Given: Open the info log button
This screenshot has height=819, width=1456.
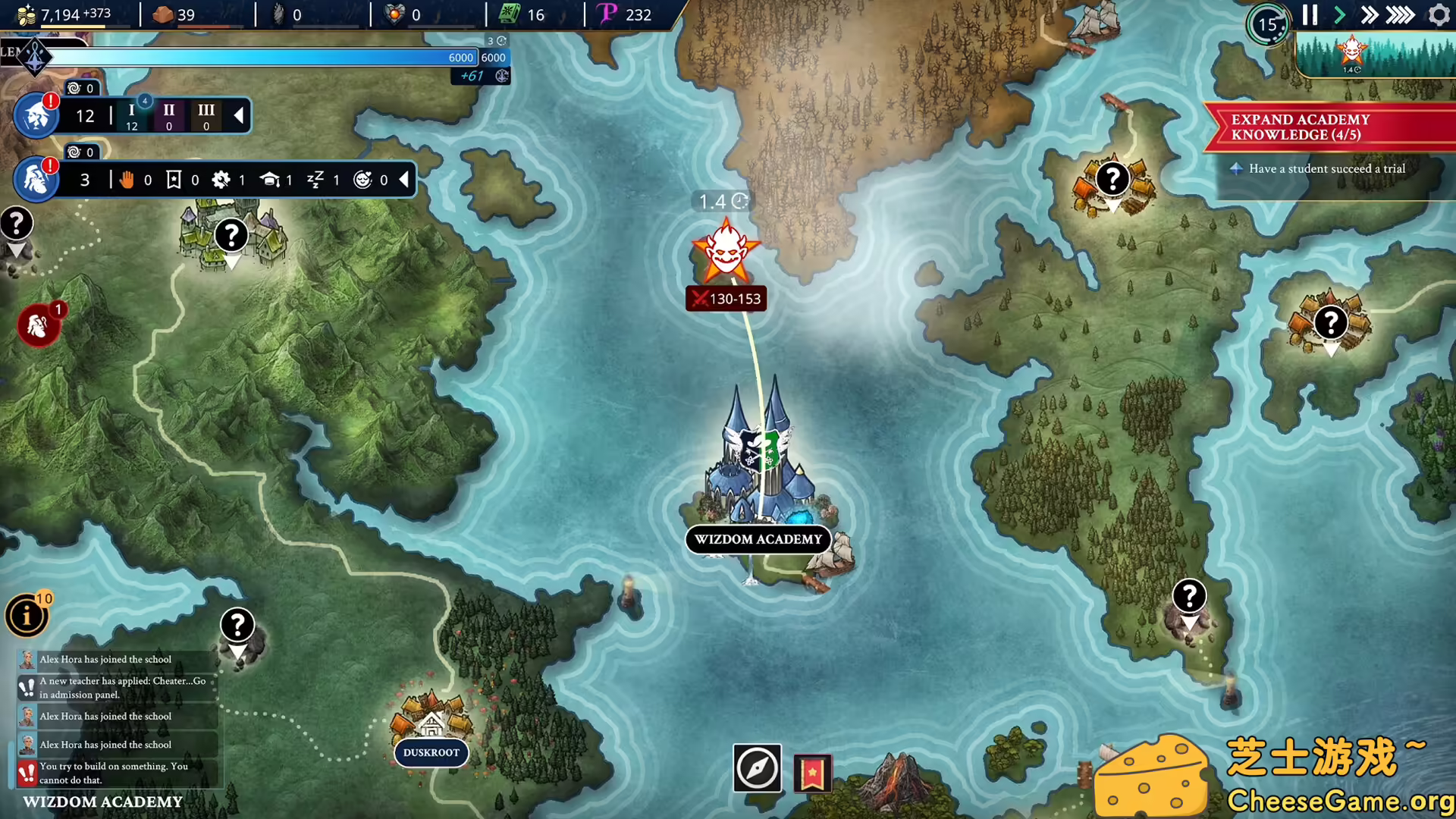Looking at the screenshot, I should (x=27, y=615).
